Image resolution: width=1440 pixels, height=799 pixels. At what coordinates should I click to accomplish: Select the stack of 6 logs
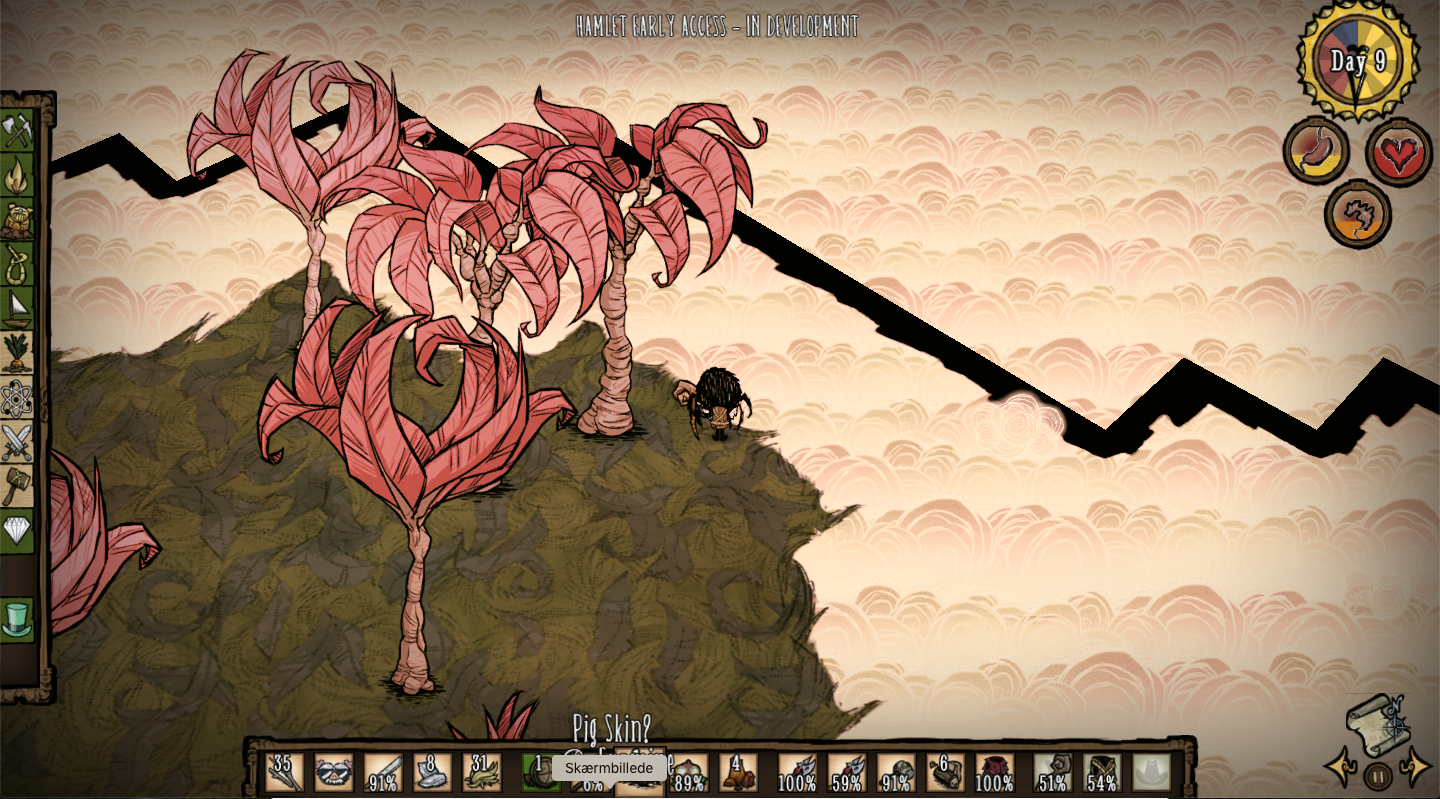point(945,772)
